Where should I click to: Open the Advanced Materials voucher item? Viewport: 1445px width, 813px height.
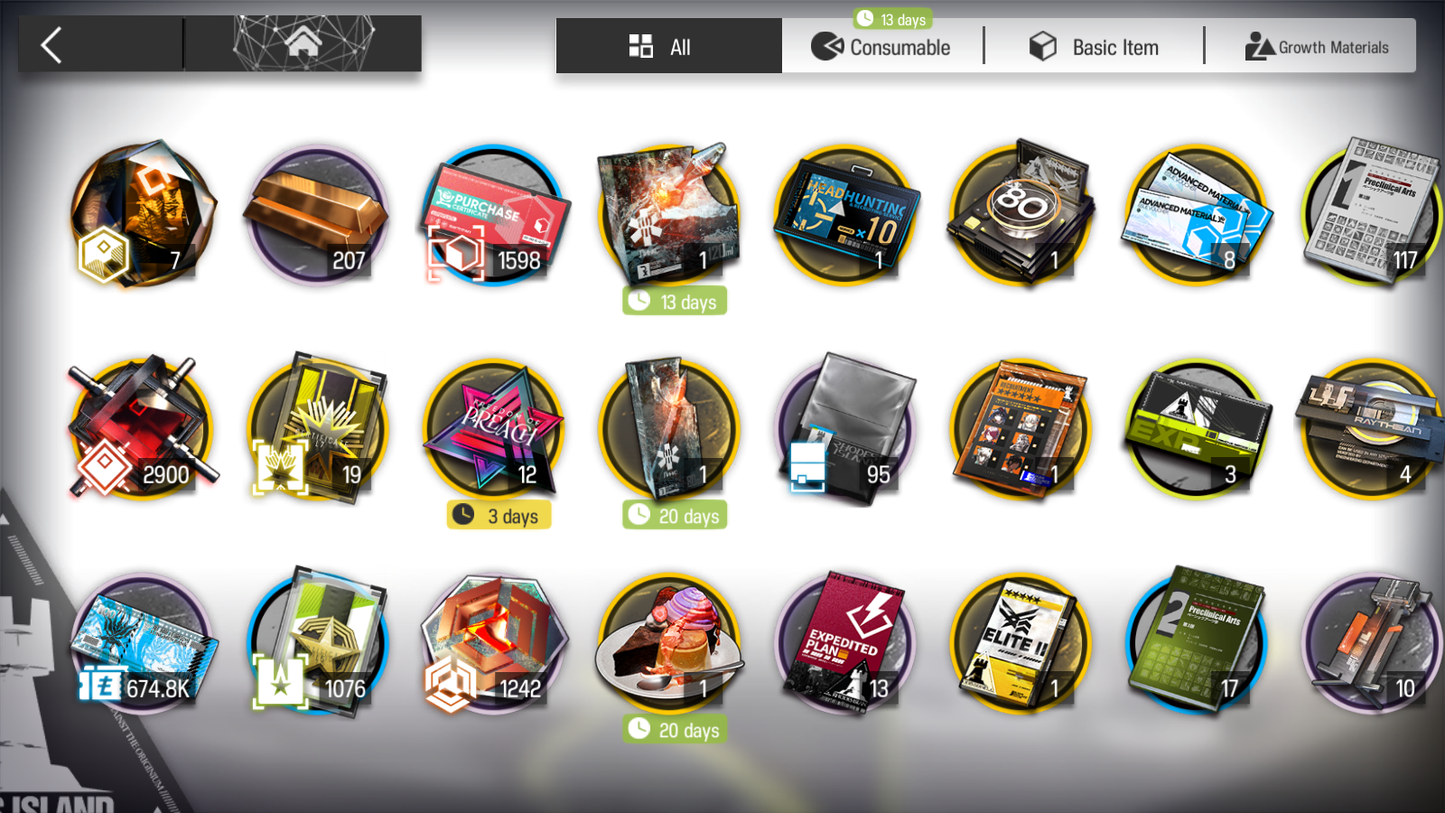1196,215
